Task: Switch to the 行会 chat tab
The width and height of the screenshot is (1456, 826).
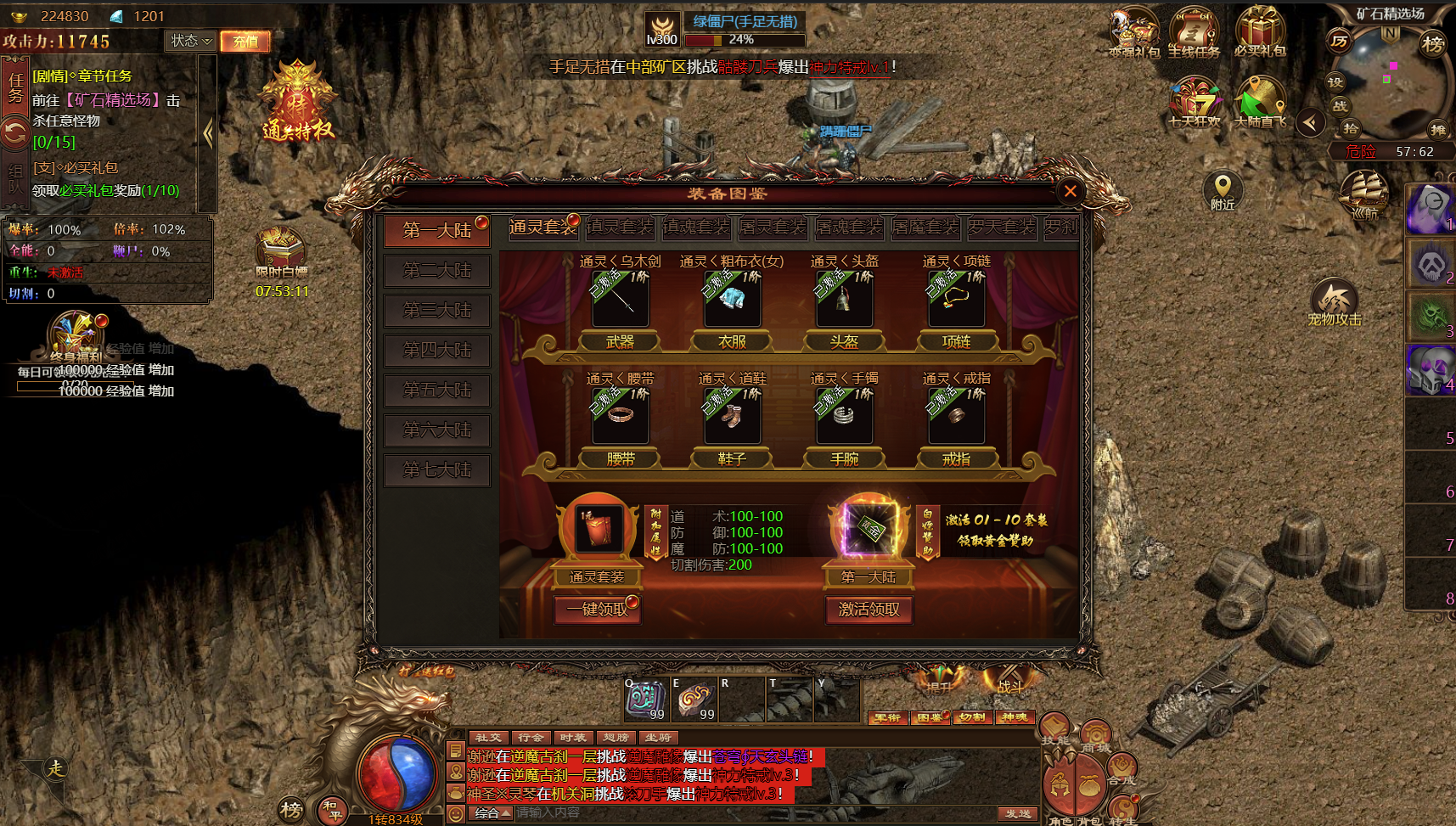Action: [531, 738]
